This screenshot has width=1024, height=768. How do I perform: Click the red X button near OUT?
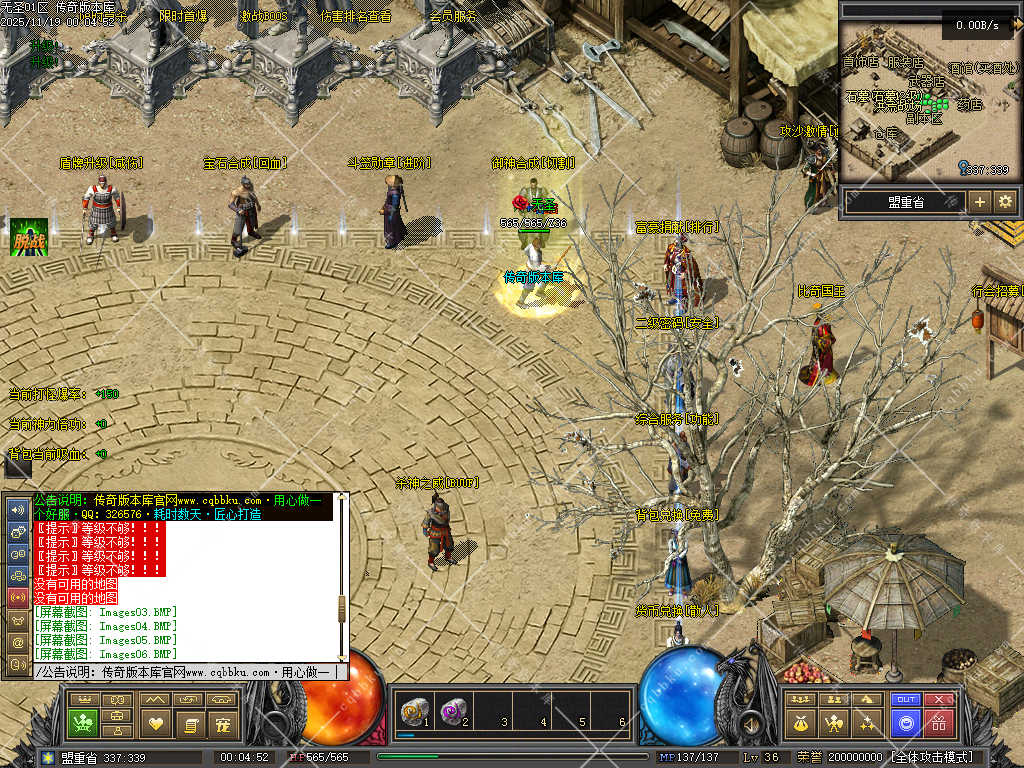(938, 700)
